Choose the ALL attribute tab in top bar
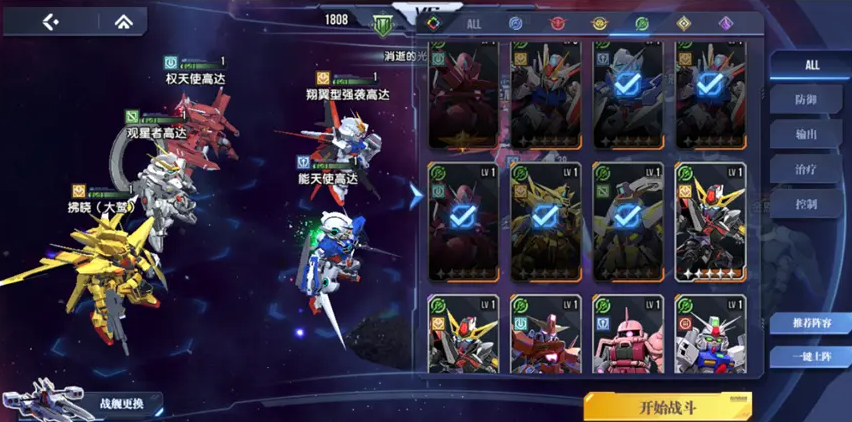 click(x=474, y=22)
